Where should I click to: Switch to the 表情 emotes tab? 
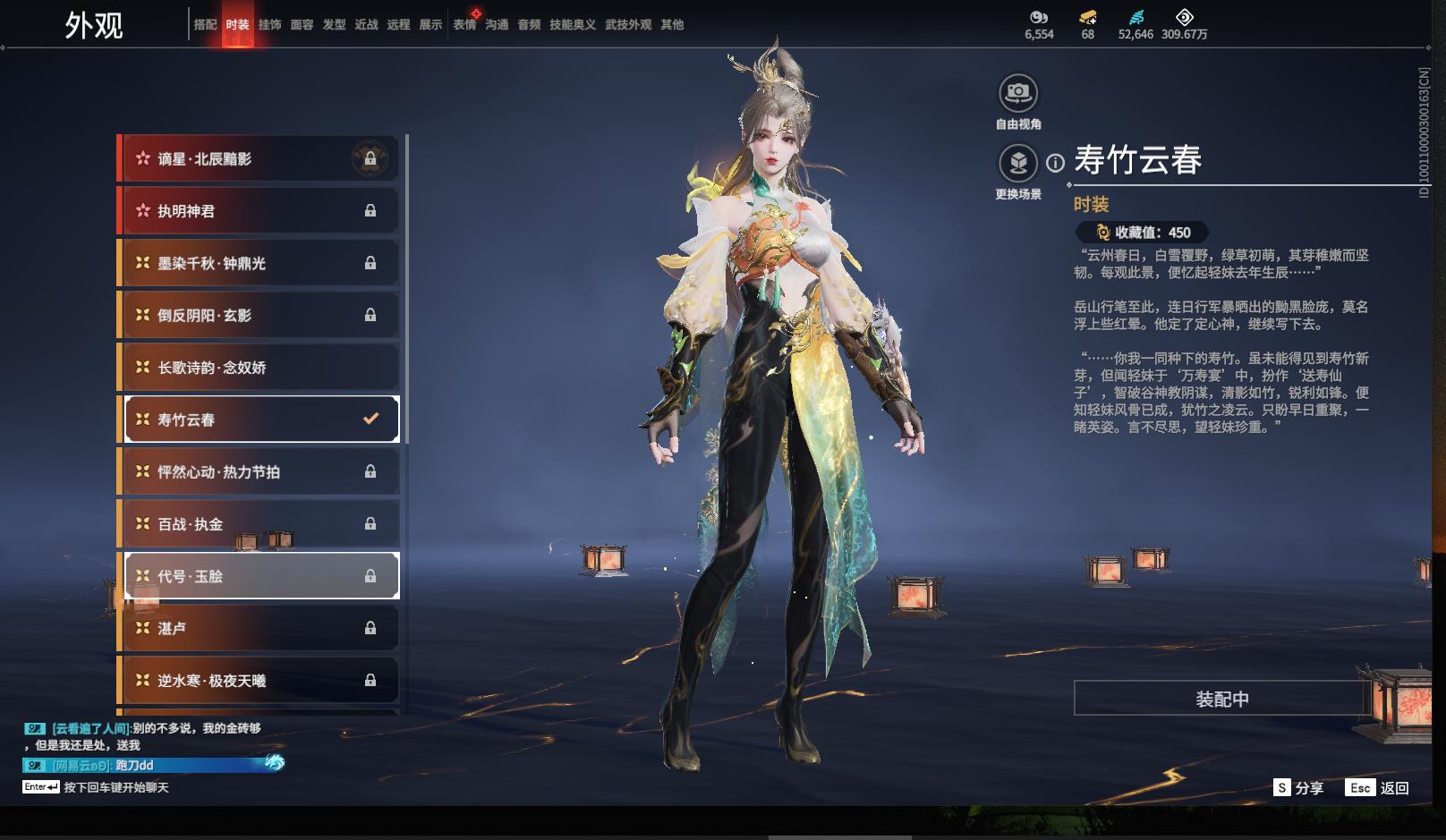(464, 25)
